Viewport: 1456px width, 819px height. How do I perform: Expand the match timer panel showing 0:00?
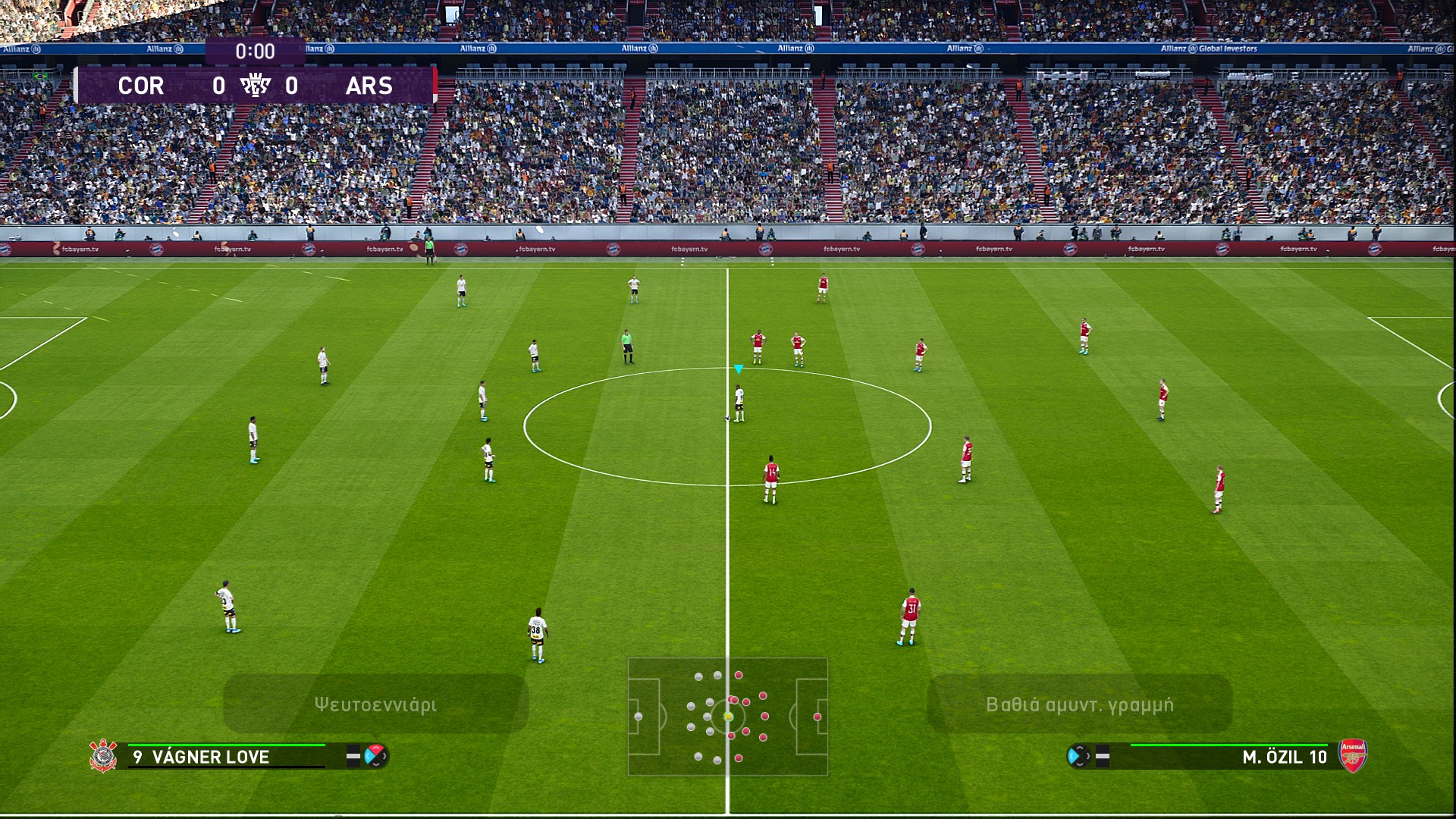(x=256, y=52)
